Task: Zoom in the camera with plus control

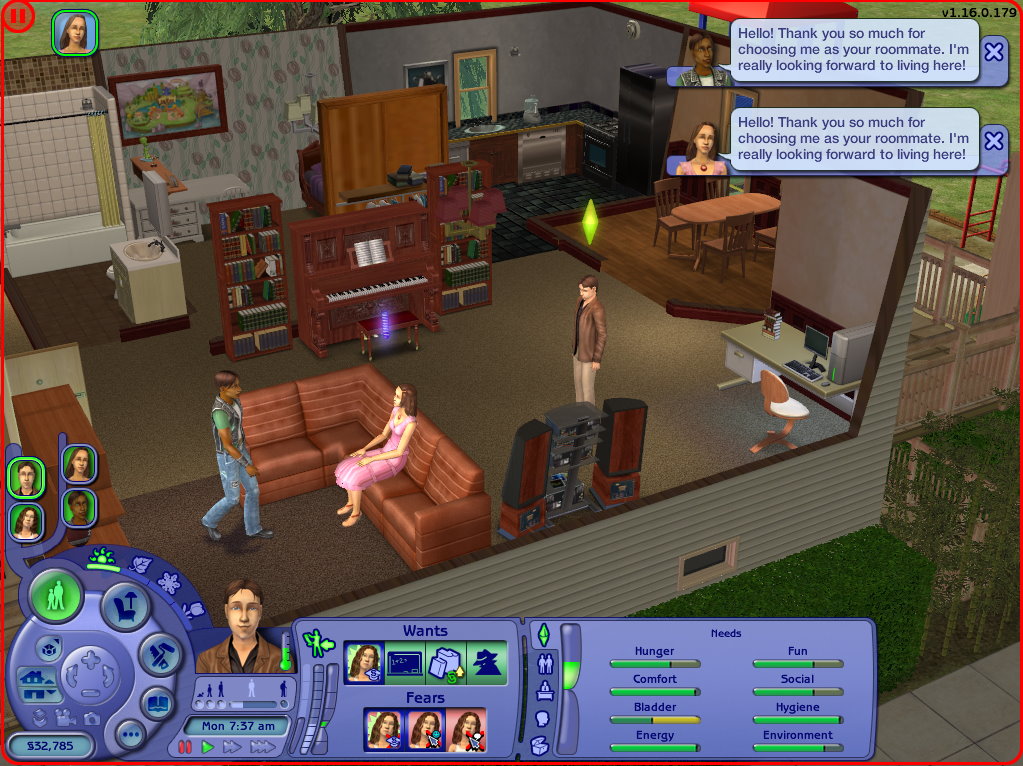Action: (90, 659)
